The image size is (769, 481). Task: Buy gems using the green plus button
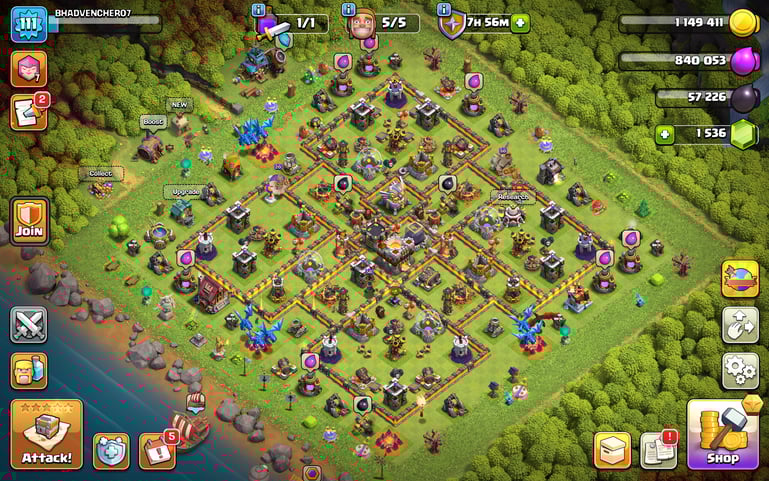click(x=665, y=133)
